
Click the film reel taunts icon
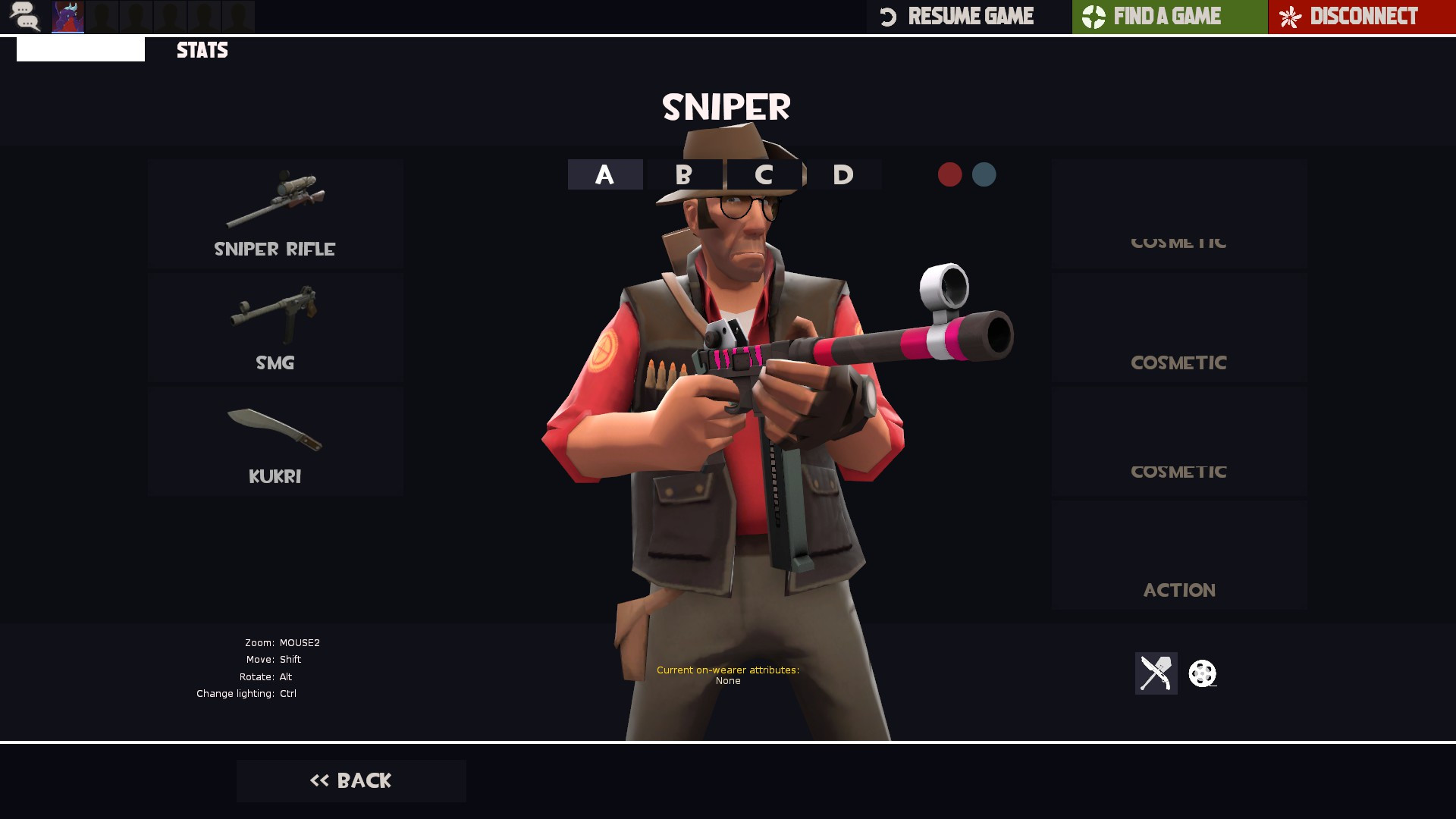pyautogui.click(x=1202, y=673)
